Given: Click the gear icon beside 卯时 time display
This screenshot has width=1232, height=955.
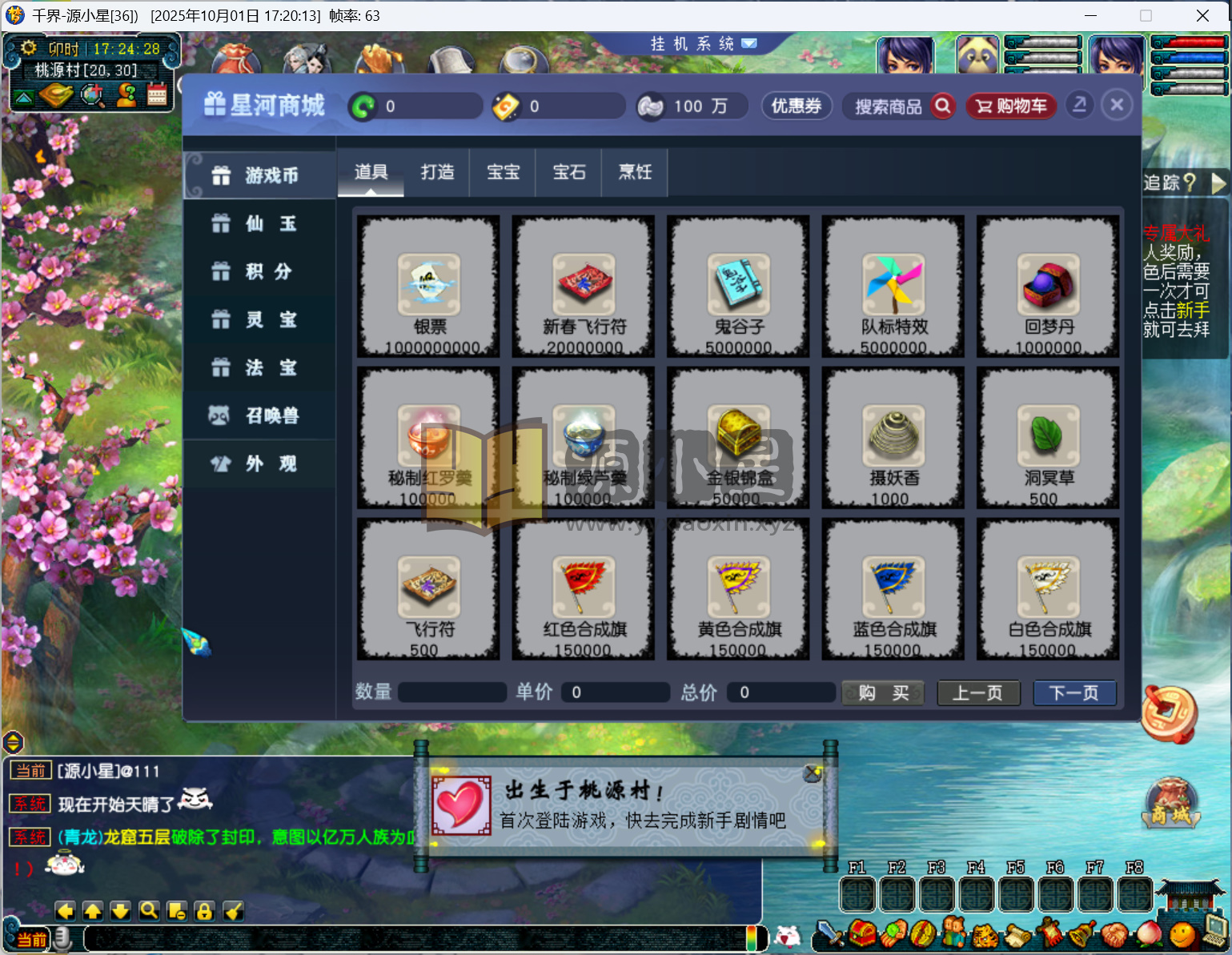Looking at the screenshot, I should pos(27,48).
